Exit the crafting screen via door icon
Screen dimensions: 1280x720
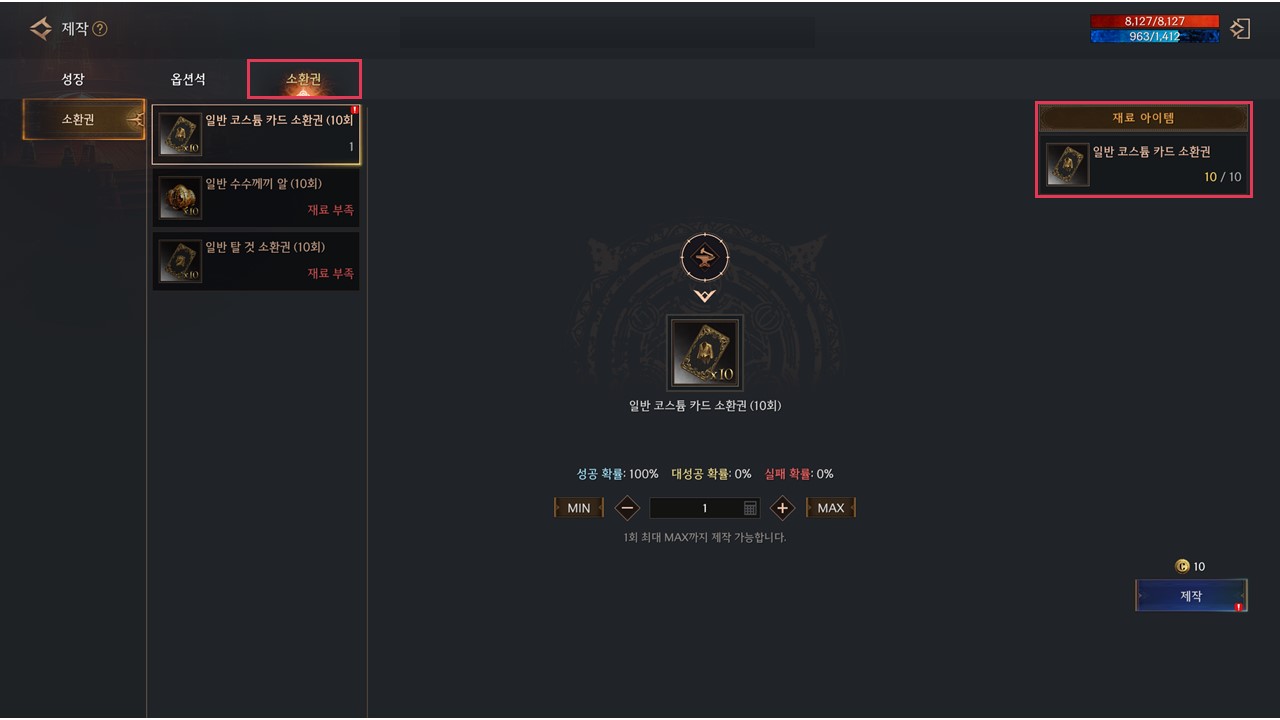[x=1240, y=29]
